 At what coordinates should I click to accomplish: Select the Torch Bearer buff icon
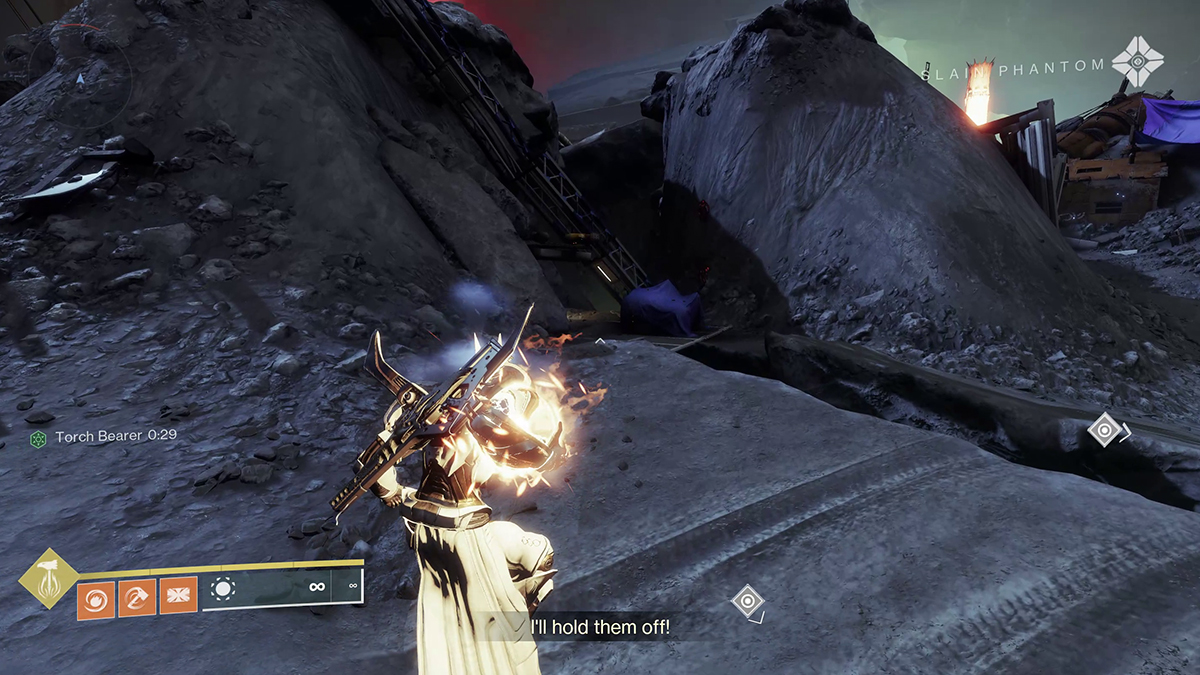pyautogui.click(x=40, y=437)
